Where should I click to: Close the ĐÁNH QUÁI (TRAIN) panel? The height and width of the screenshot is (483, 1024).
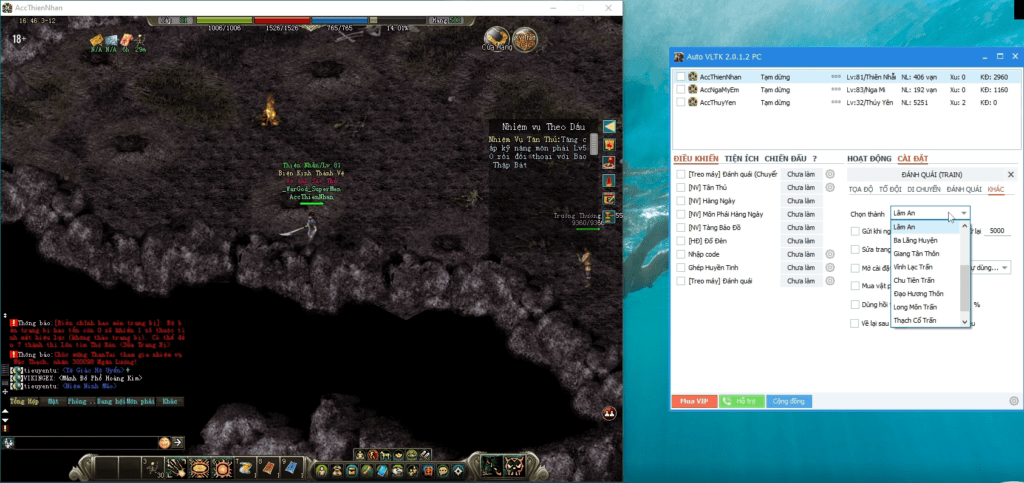coord(1010,174)
